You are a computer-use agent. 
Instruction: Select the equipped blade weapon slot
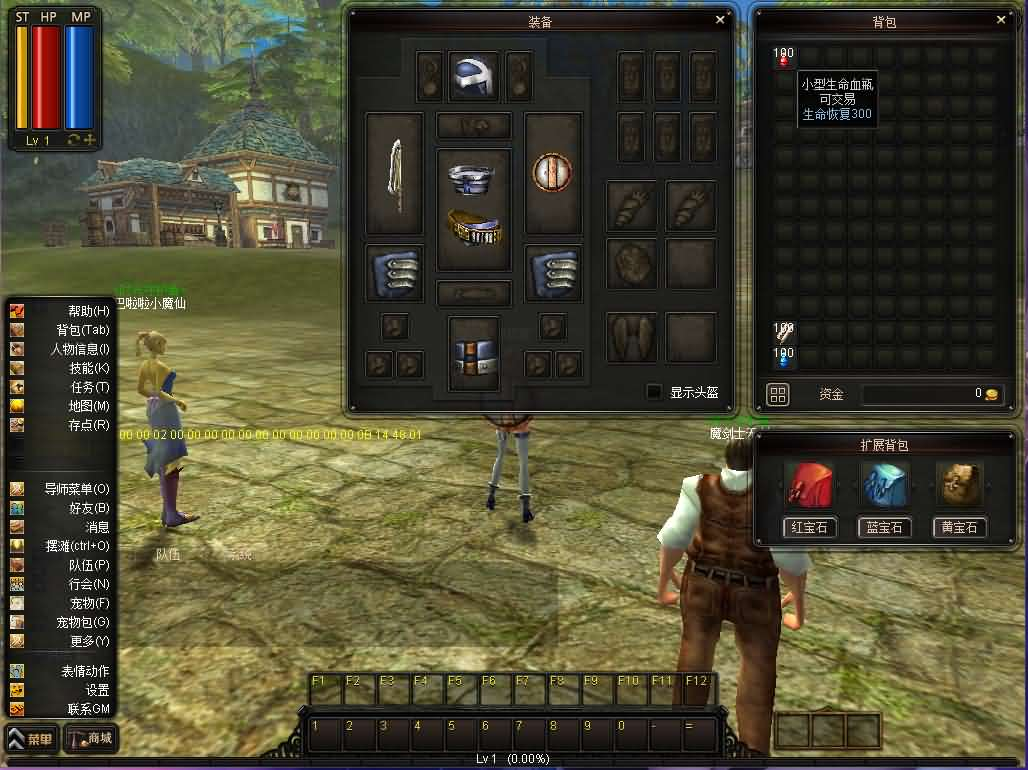tap(395, 173)
